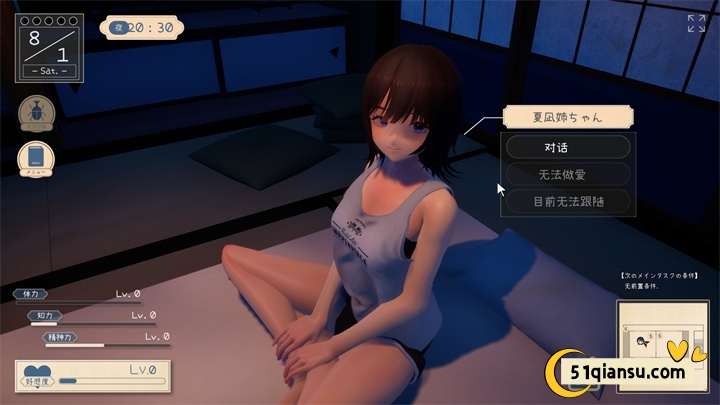Click the calendar date panel
The width and height of the screenshot is (720, 405).
tap(49, 46)
